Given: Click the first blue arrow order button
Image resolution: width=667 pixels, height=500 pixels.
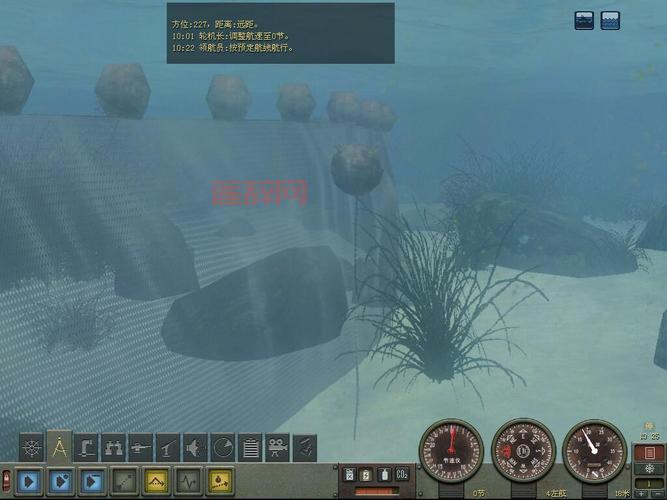Looking at the screenshot, I should pos(29,481).
